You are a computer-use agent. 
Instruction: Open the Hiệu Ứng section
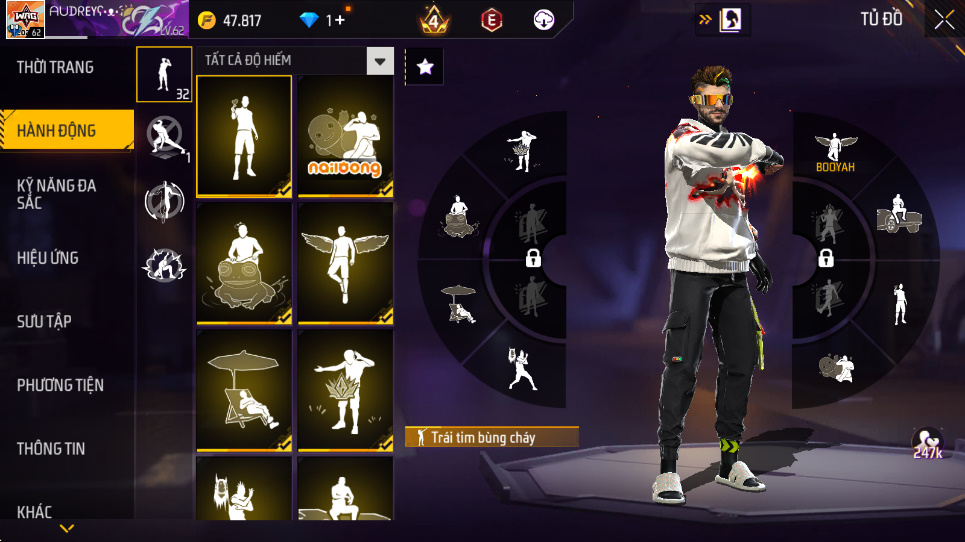coord(48,258)
